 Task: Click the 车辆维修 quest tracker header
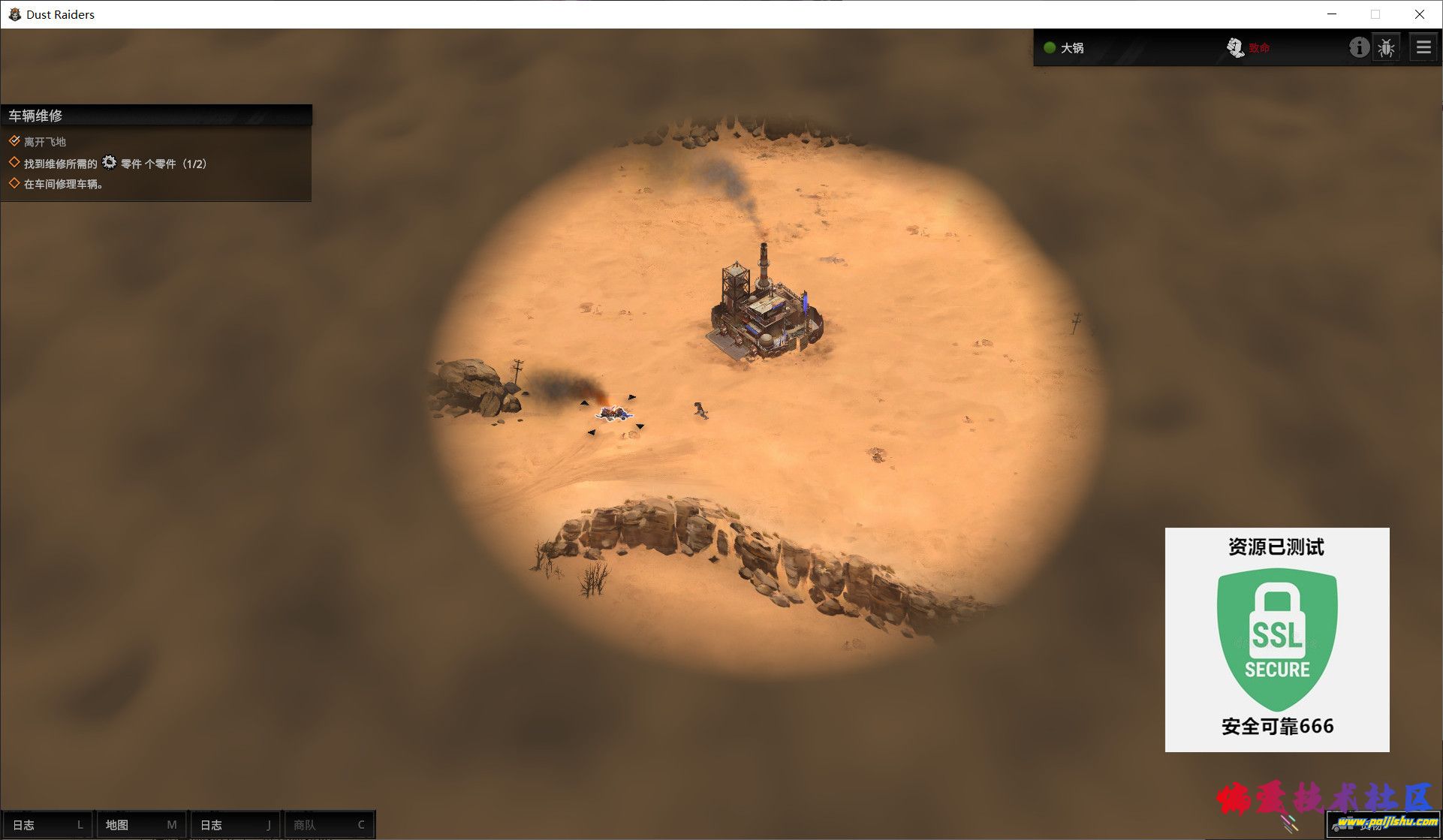click(x=156, y=116)
